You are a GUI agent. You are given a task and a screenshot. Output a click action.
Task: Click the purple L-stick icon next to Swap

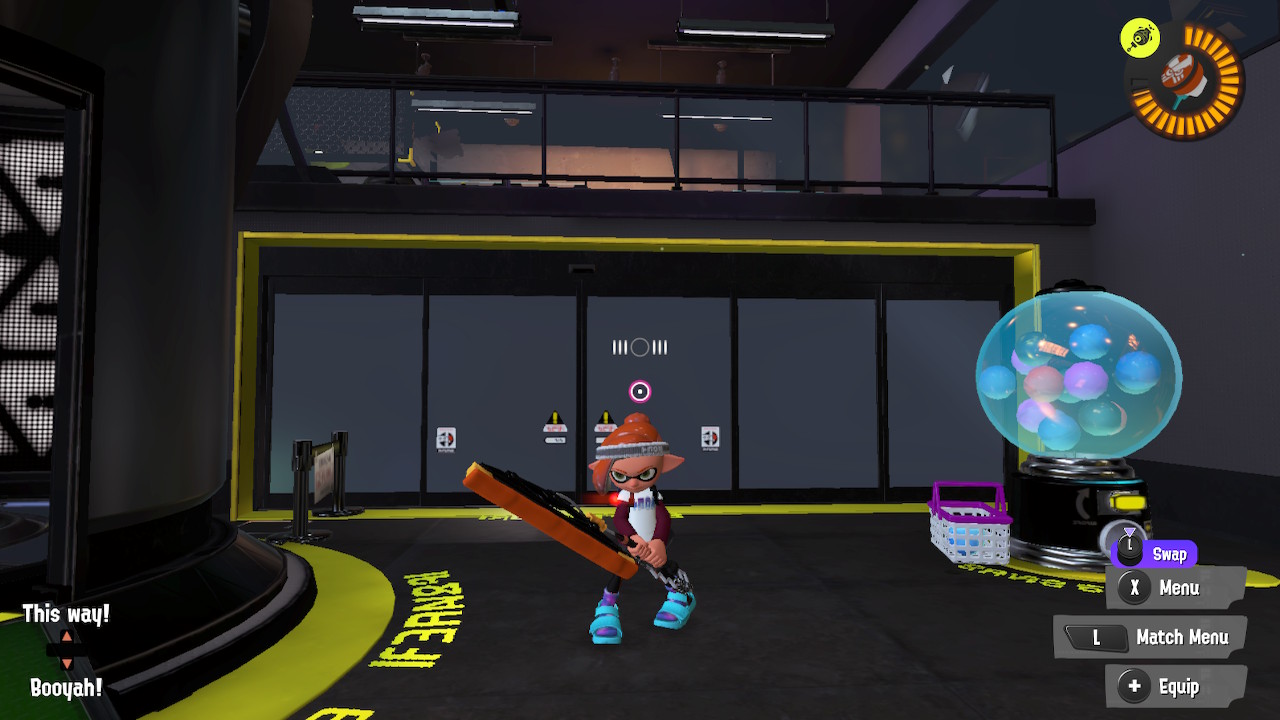tap(1130, 553)
